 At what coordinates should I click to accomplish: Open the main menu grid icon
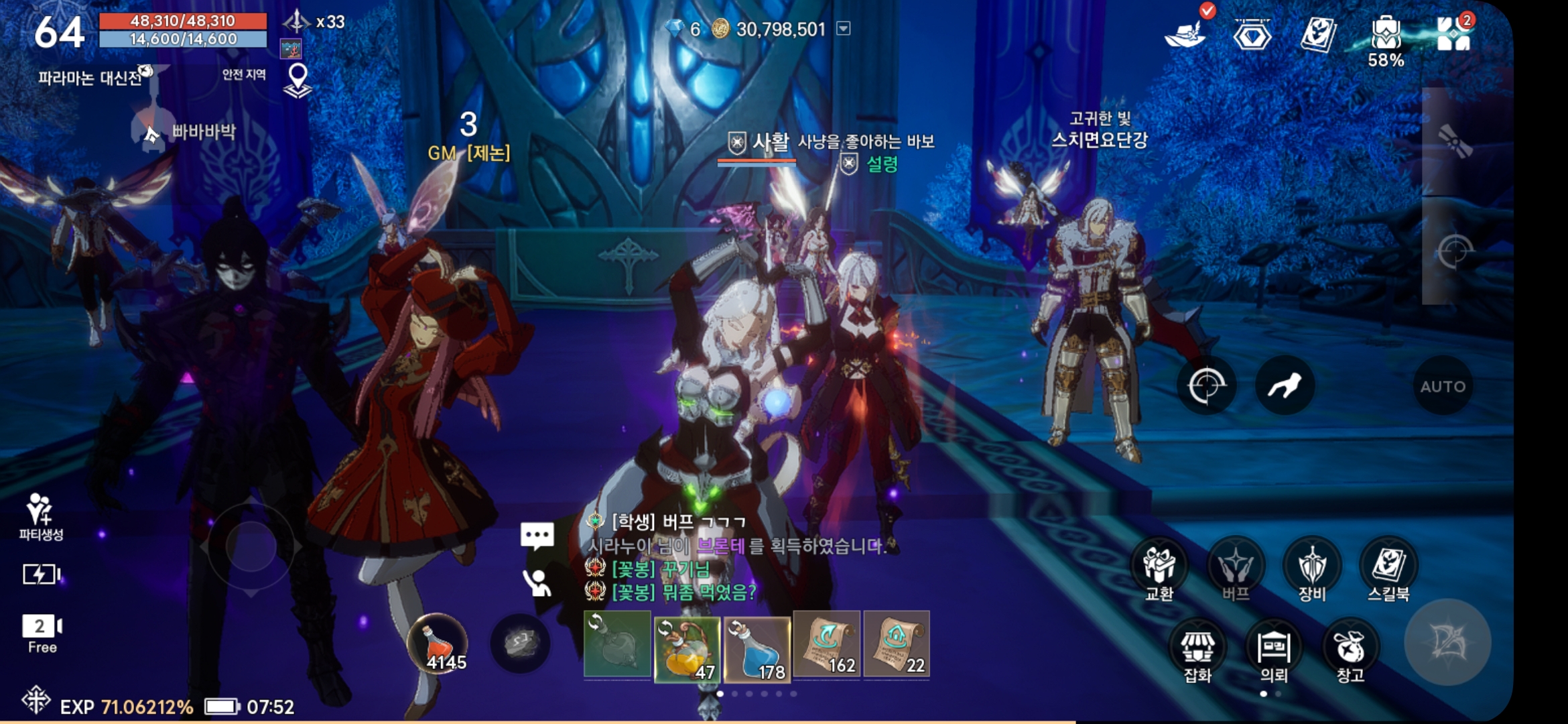1453,34
